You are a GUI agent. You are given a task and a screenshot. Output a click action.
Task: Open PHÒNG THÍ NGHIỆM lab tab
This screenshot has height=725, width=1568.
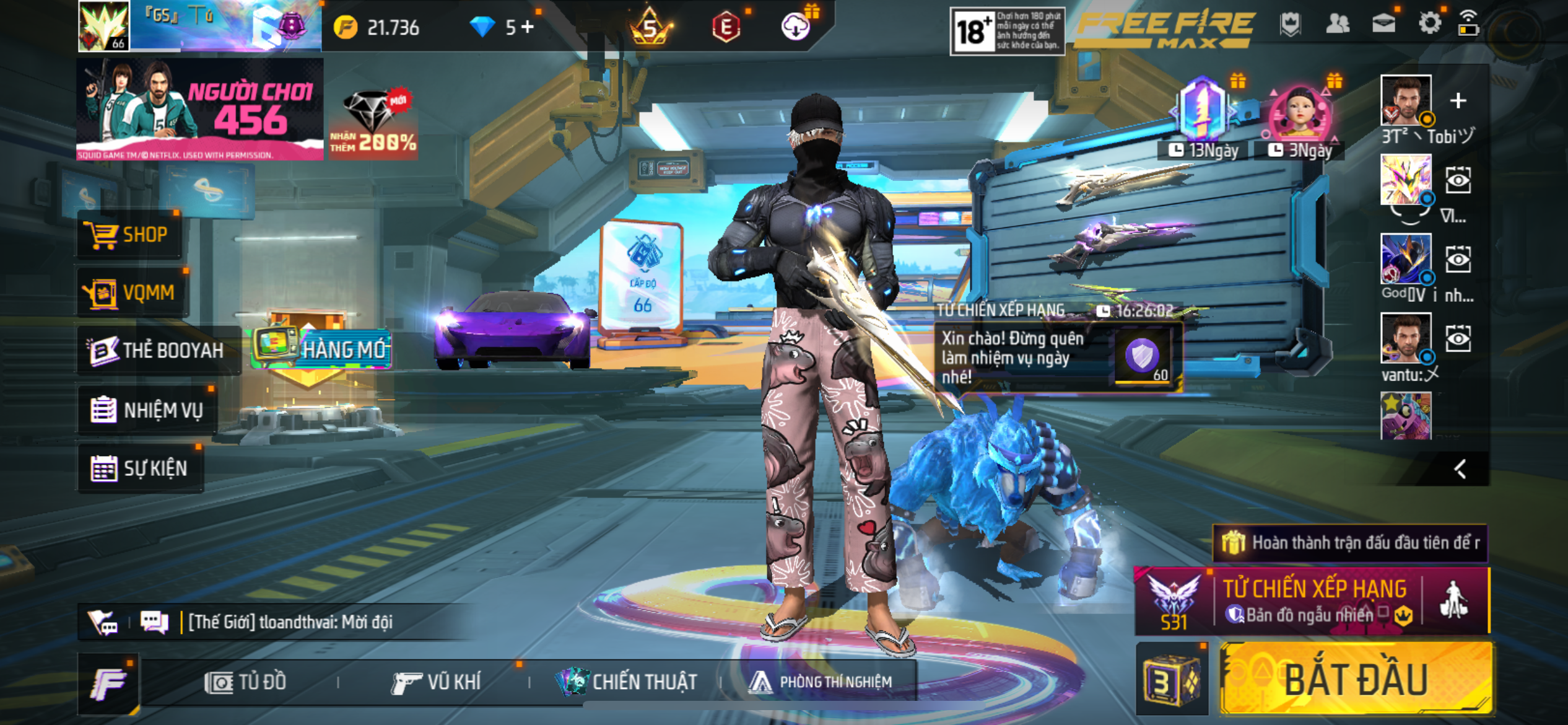[821, 682]
